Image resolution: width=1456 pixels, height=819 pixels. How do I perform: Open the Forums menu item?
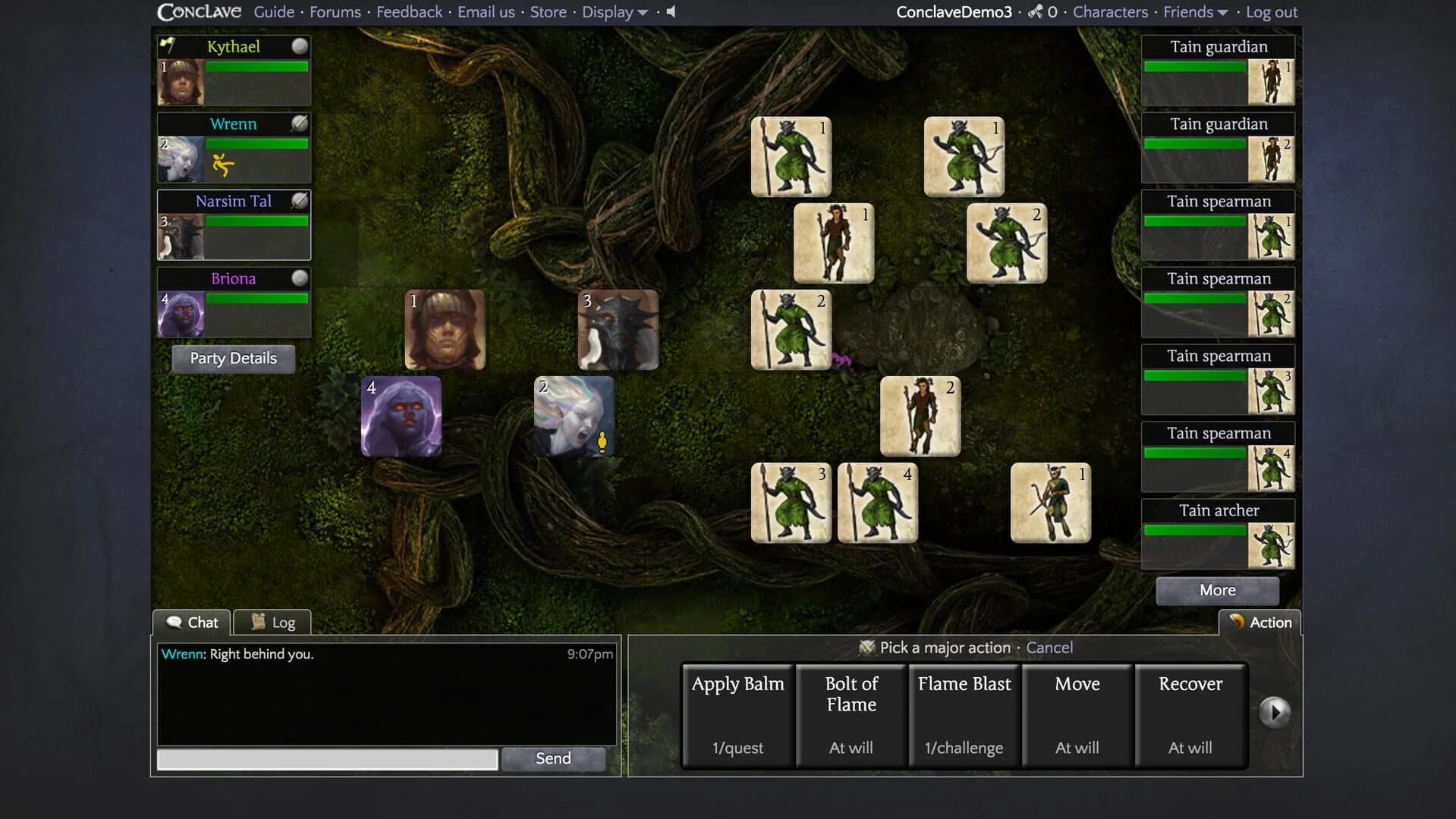[335, 12]
